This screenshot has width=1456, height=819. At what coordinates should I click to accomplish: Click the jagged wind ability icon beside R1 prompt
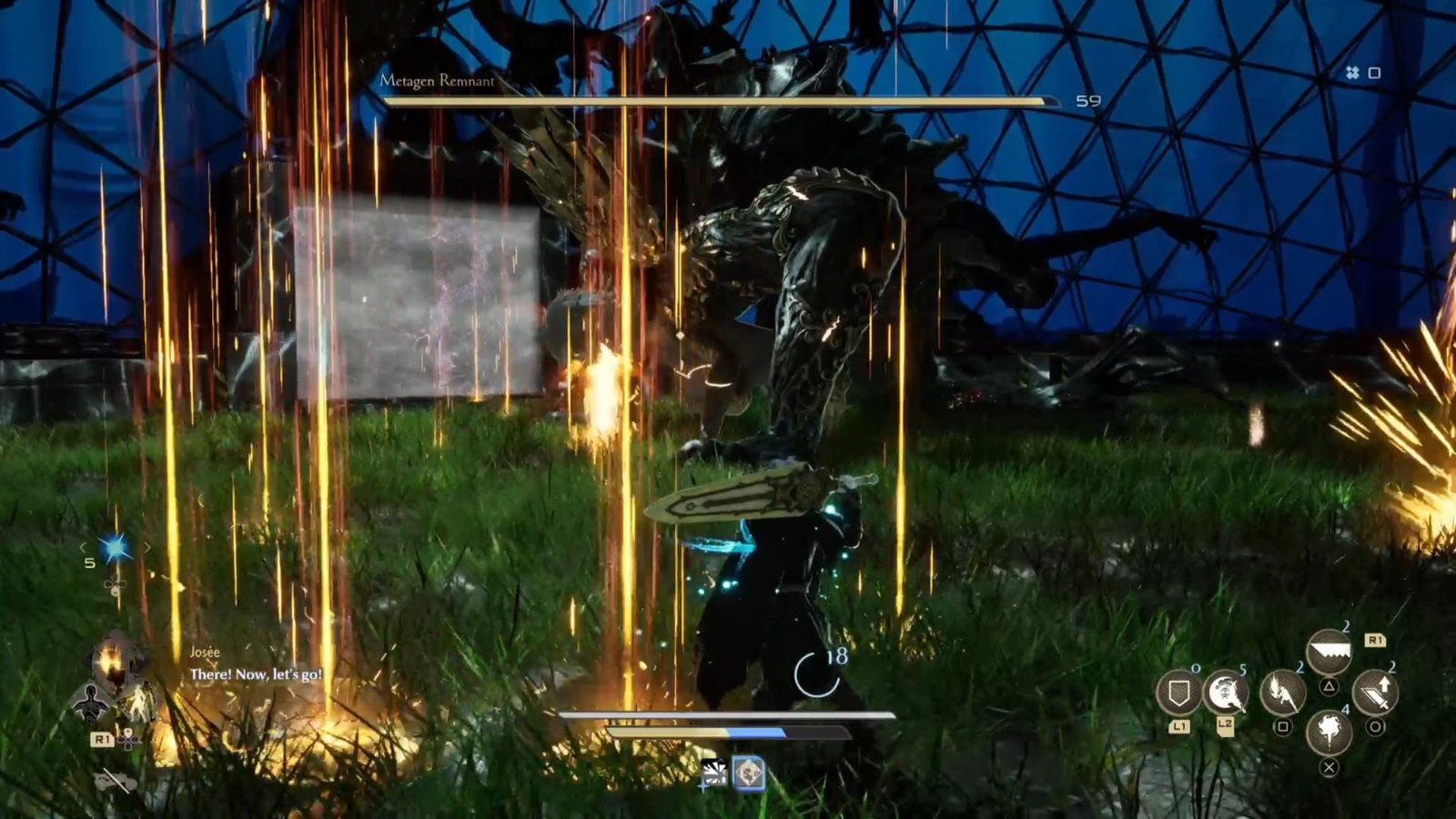click(x=1329, y=648)
